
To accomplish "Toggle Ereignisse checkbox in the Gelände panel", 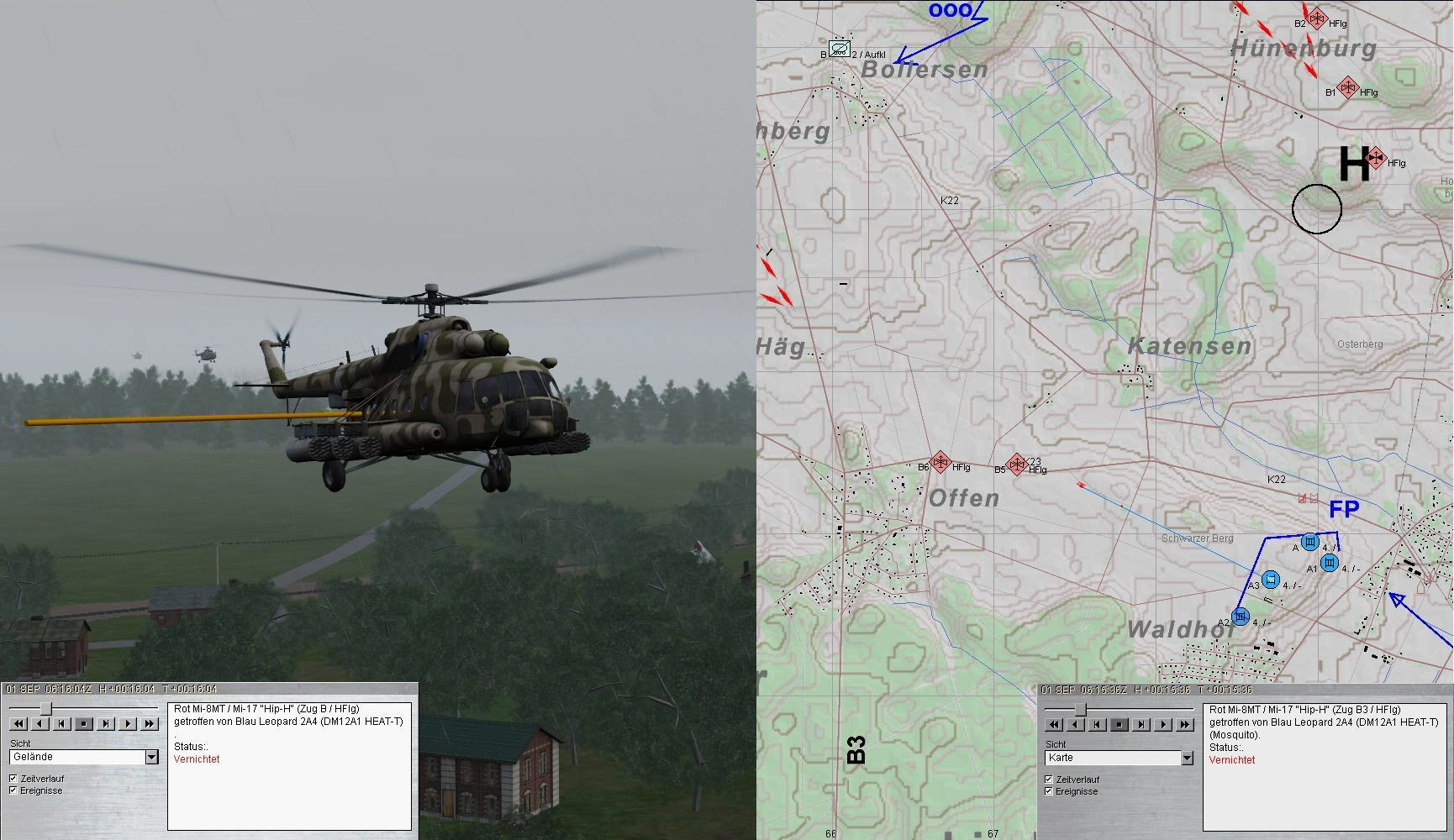I will (13, 790).
